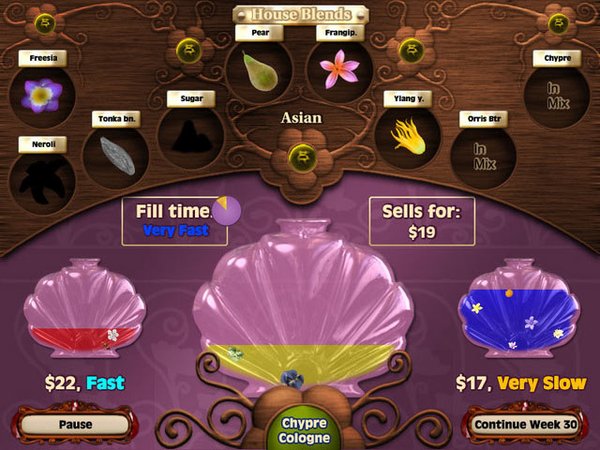Select the Ylang ylang ingredient
Screen dimensions: 600x450
pyautogui.click(x=408, y=136)
